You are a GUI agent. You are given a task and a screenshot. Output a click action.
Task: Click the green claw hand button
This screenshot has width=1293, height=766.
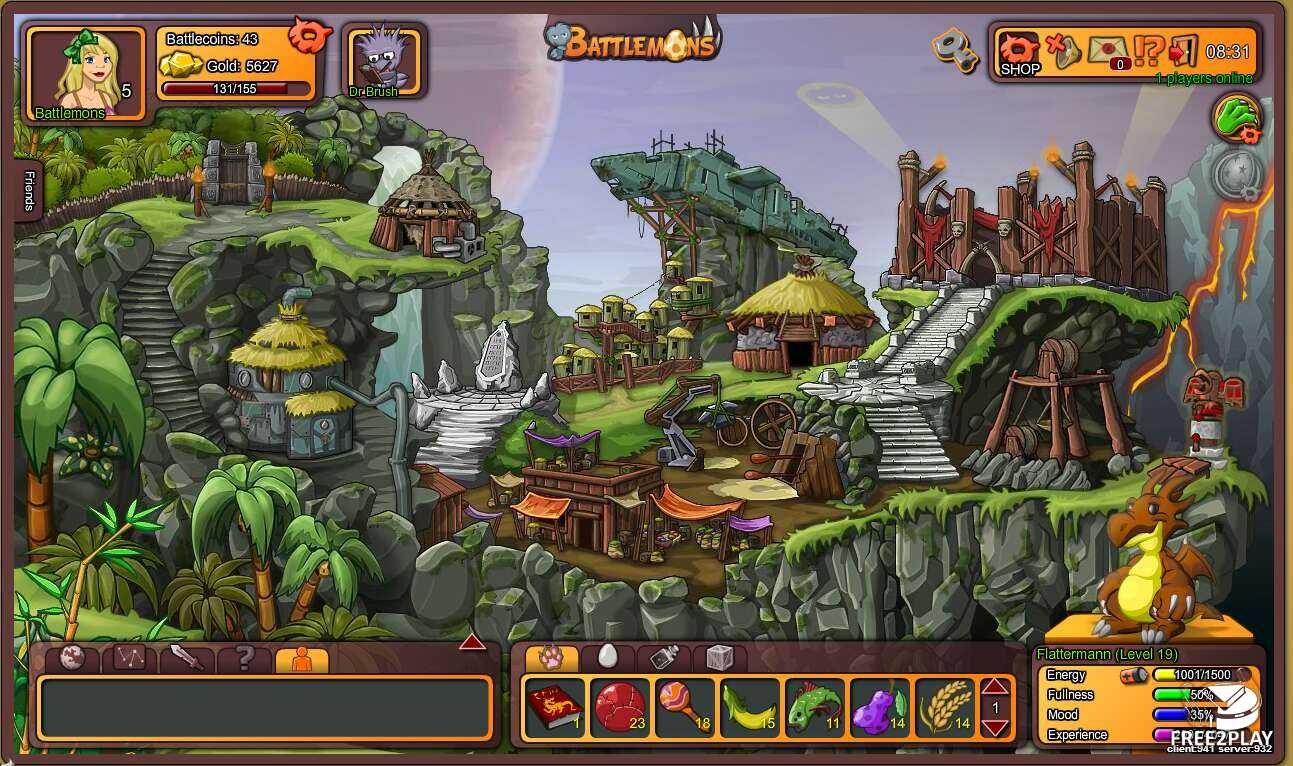pyautogui.click(x=1239, y=117)
